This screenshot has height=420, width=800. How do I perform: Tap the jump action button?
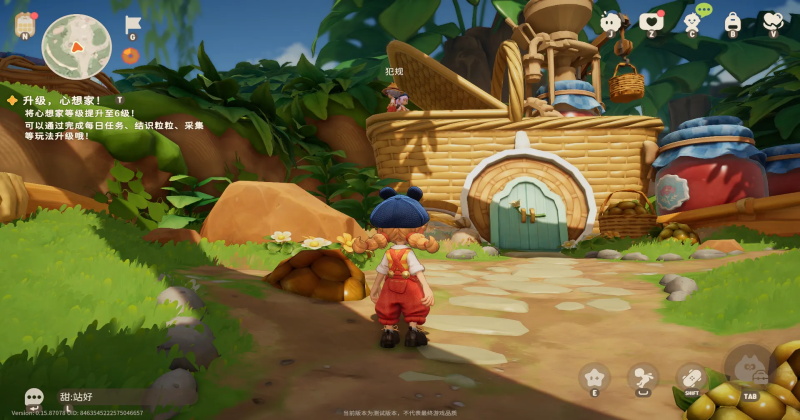point(642,378)
